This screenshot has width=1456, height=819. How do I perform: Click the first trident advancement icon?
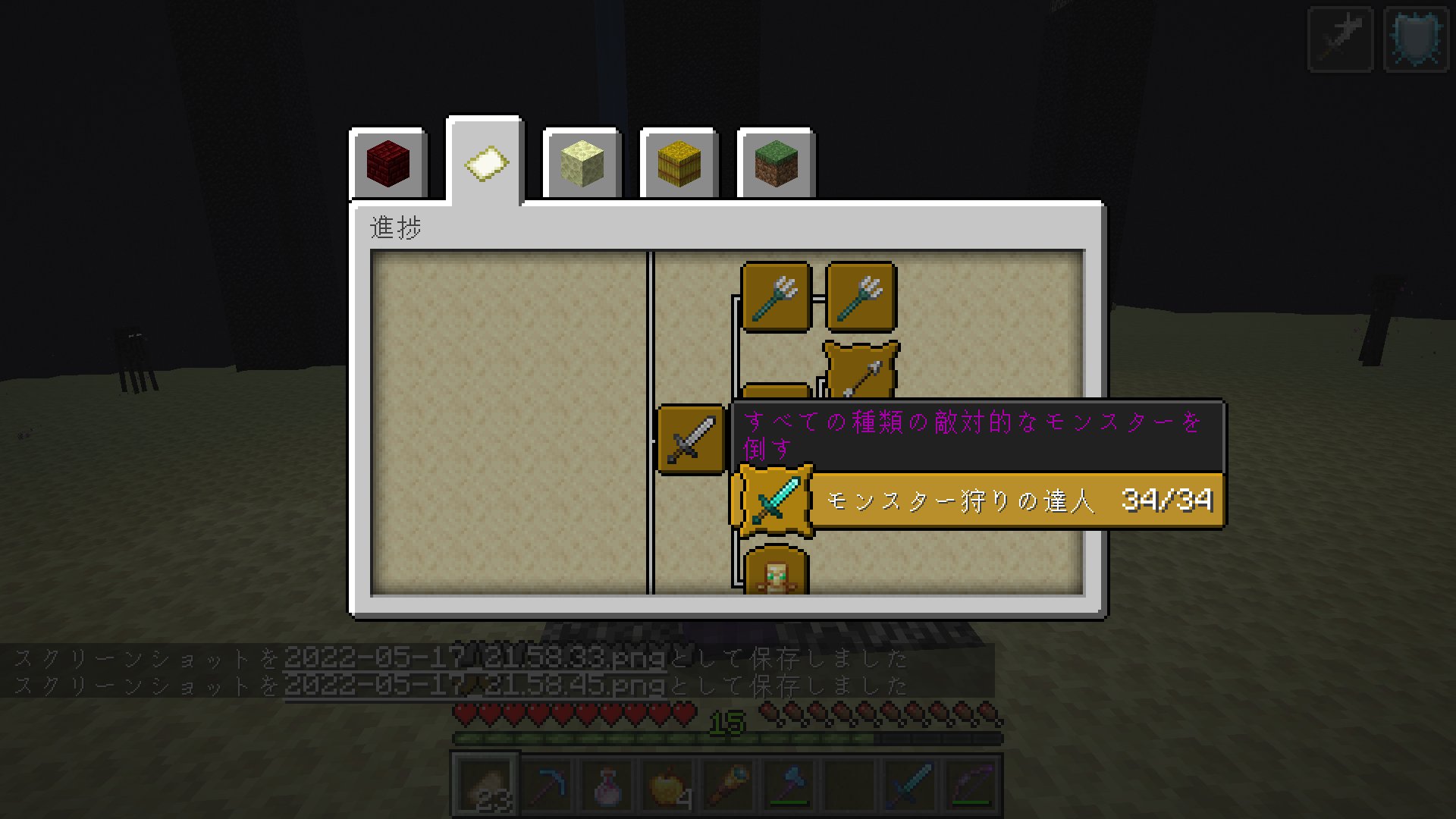tap(775, 296)
